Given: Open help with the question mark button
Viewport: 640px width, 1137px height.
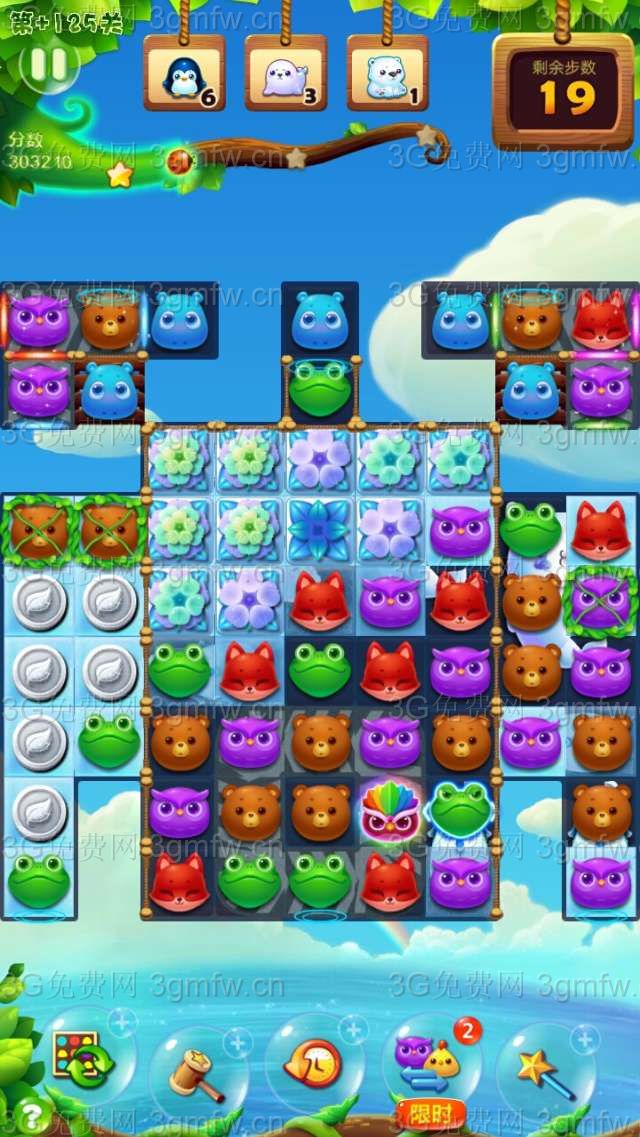Looking at the screenshot, I should tap(32, 1113).
